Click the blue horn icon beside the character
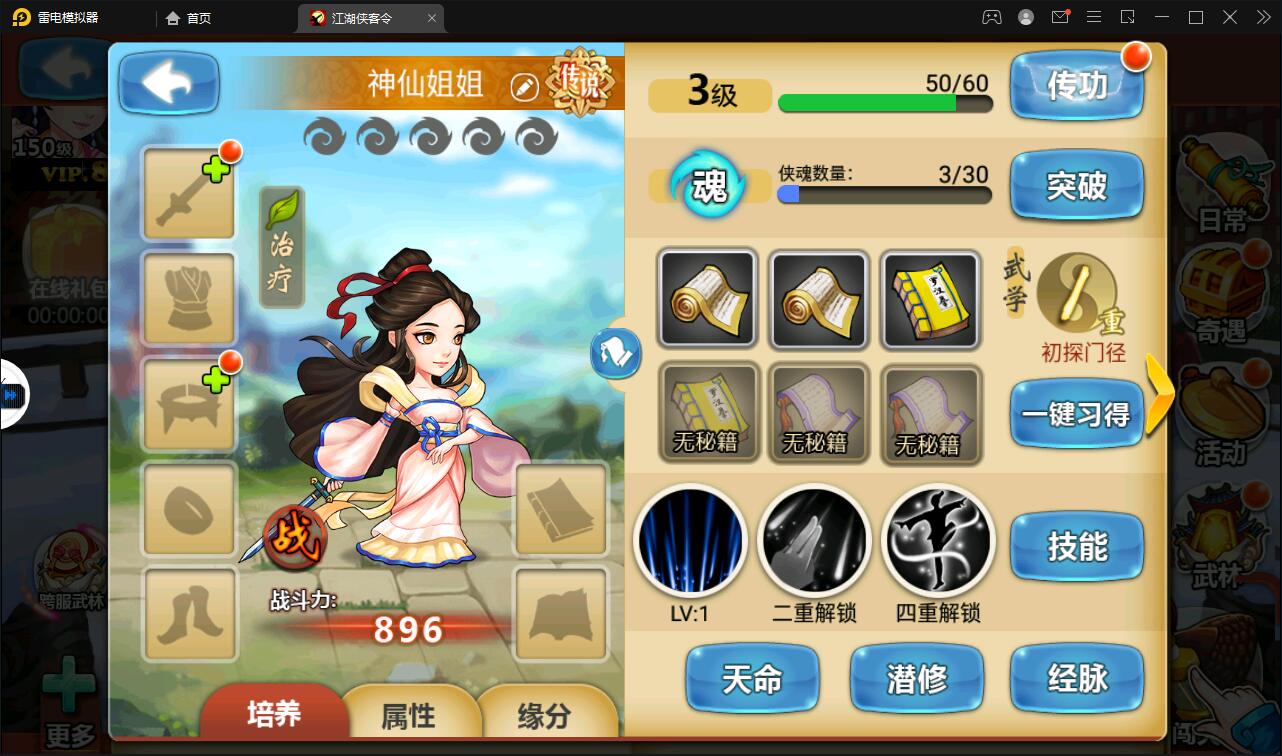 (616, 355)
